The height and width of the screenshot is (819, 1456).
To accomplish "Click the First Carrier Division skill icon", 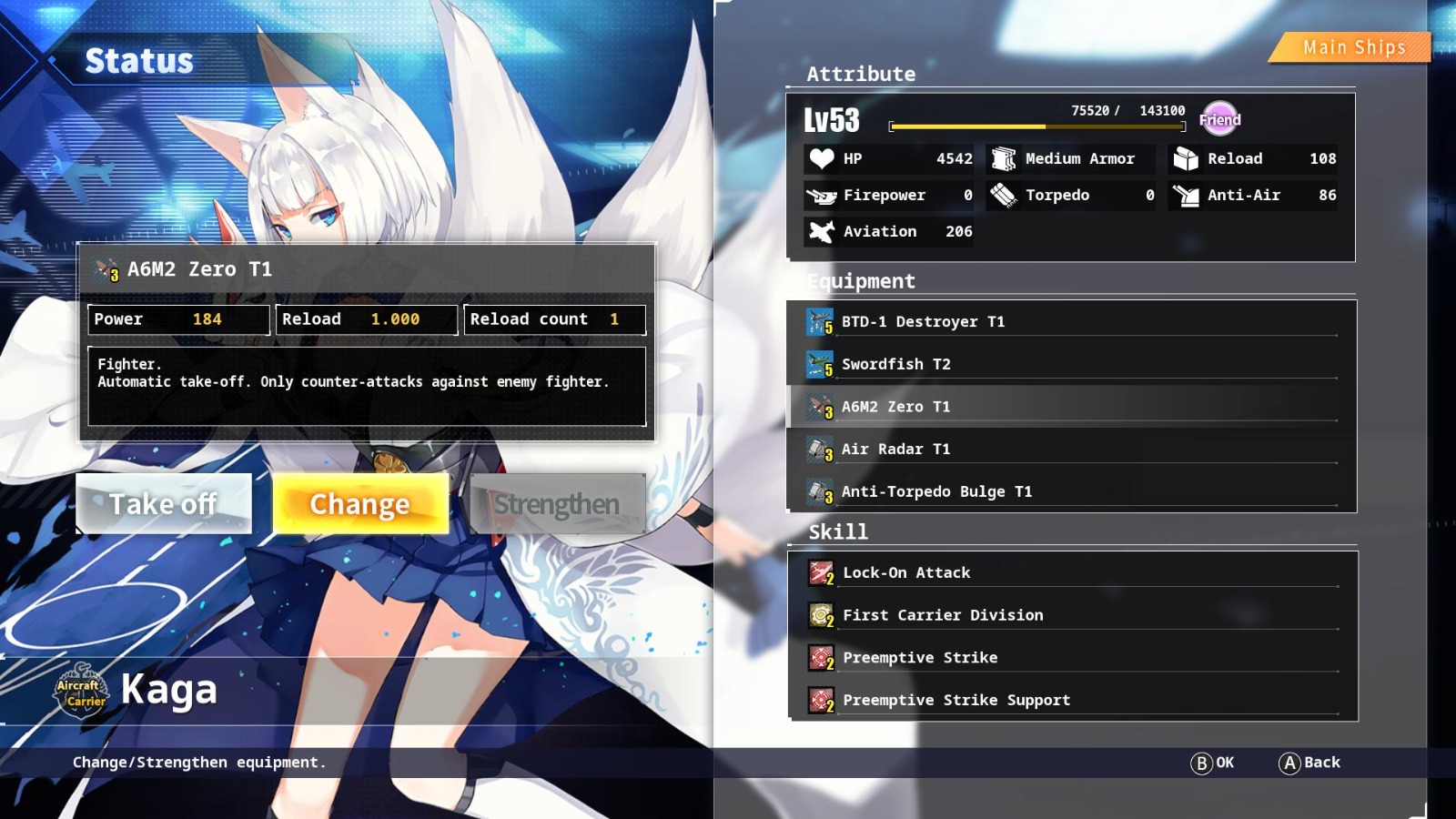I will click(820, 614).
